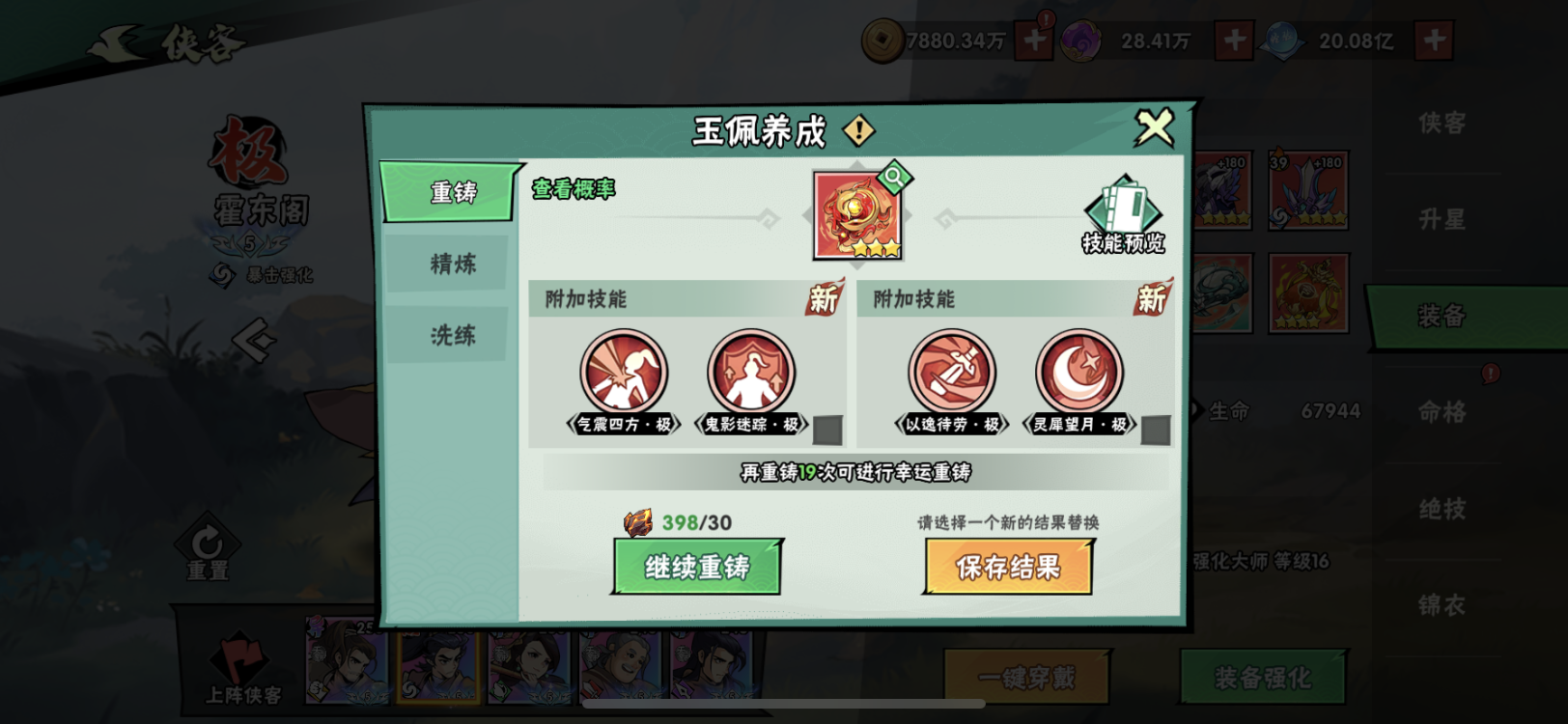Add more purple currency with its plus button
Image resolution: width=1568 pixels, height=724 pixels.
pyautogui.click(x=1235, y=42)
